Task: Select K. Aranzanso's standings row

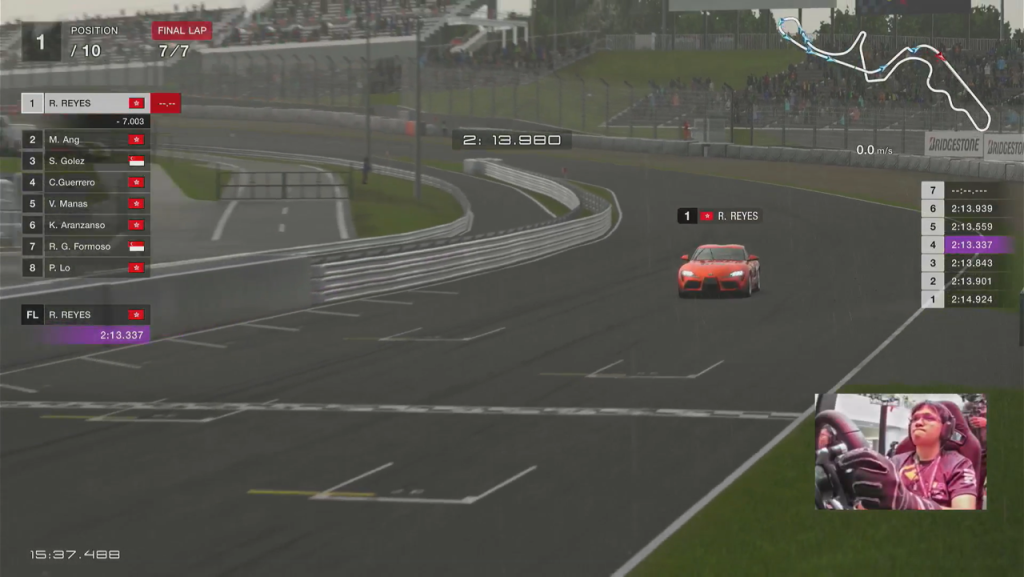Action: [86, 225]
